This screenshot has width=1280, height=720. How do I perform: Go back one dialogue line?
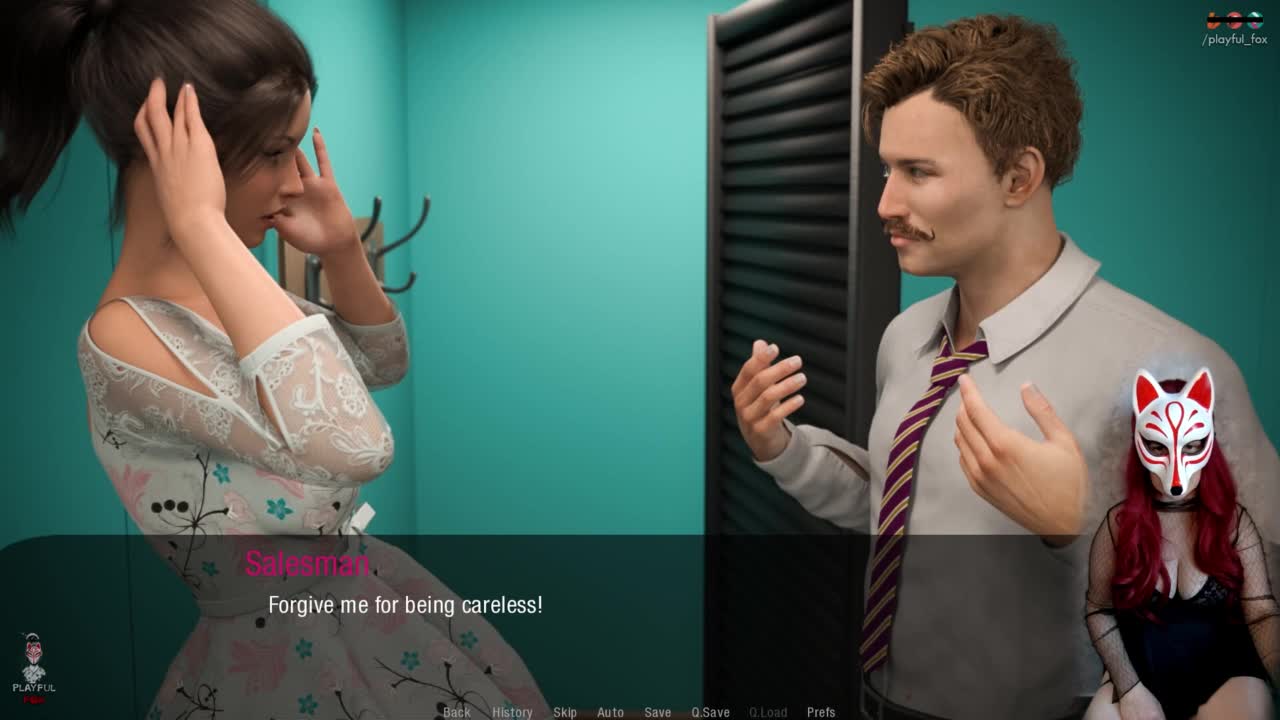456,712
